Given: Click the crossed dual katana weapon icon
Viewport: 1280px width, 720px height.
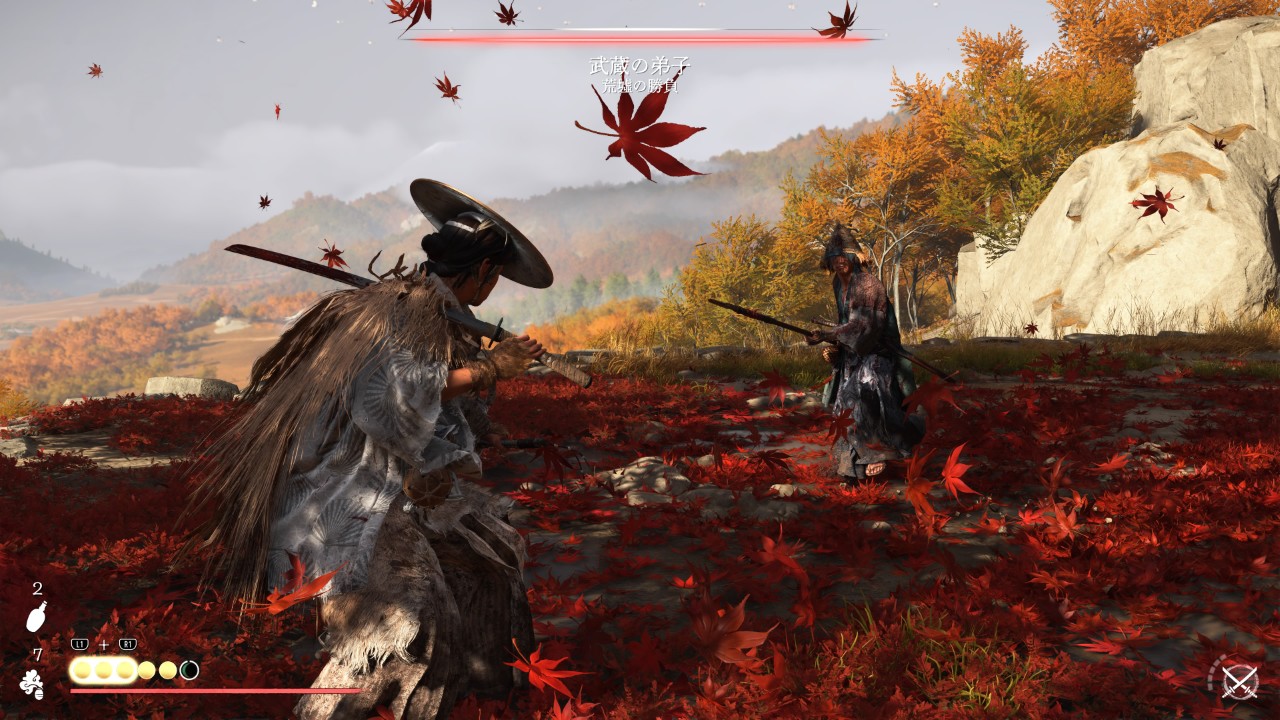Looking at the screenshot, I should point(1239,682).
